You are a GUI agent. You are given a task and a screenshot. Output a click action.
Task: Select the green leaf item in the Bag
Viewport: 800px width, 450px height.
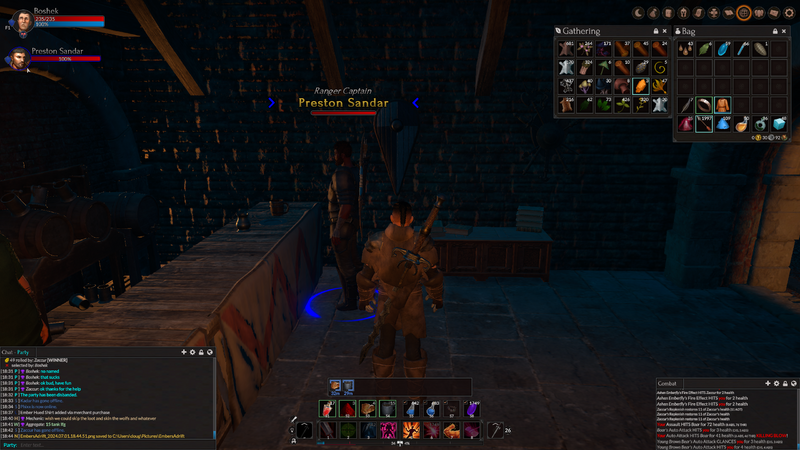coord(704,49)
